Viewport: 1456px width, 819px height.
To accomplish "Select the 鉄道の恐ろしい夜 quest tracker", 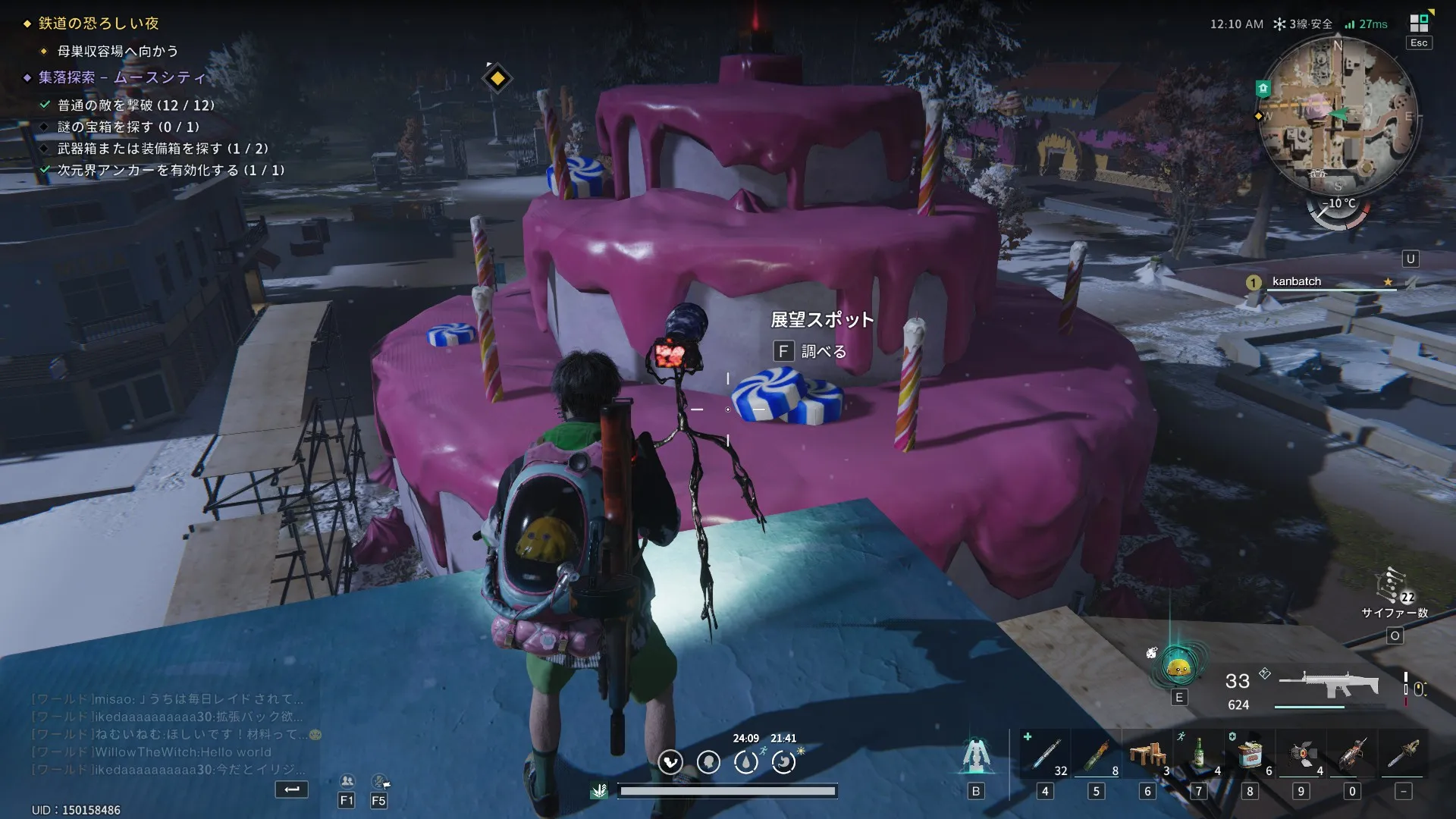I will [x=99, y=24].
